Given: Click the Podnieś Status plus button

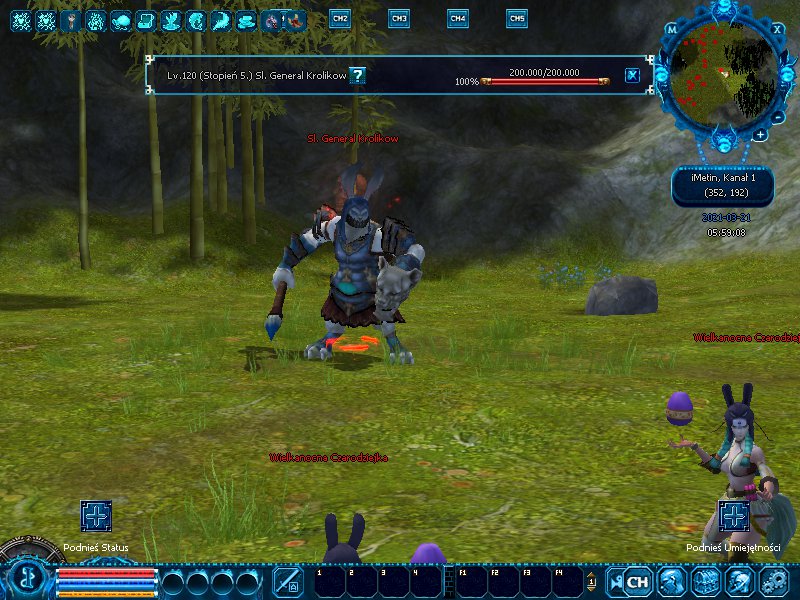Looking at the screenshot, I should [96, 517].
